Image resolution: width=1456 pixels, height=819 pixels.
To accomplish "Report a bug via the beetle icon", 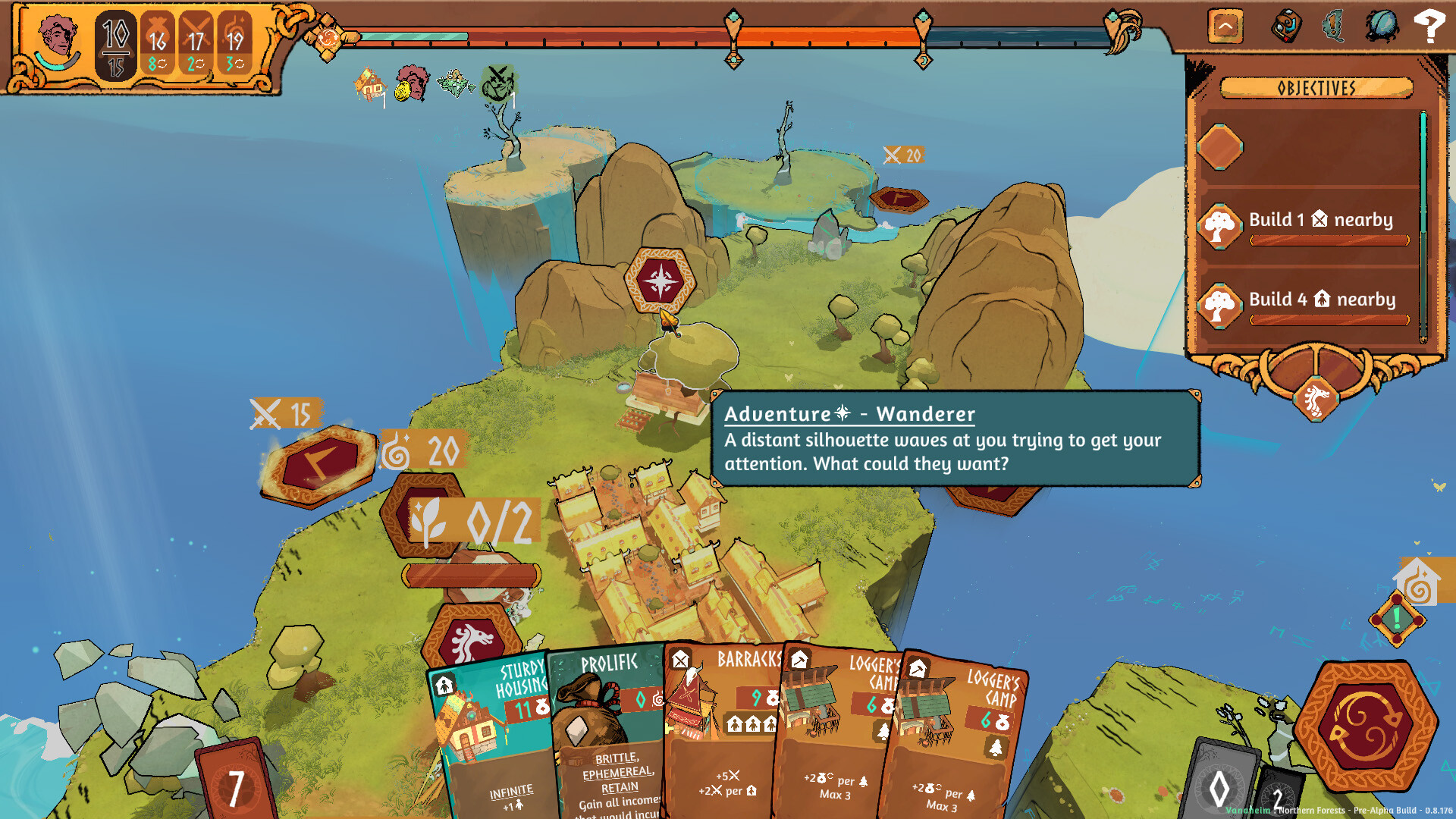I will pyautogui.click(x=1382, y=25).
